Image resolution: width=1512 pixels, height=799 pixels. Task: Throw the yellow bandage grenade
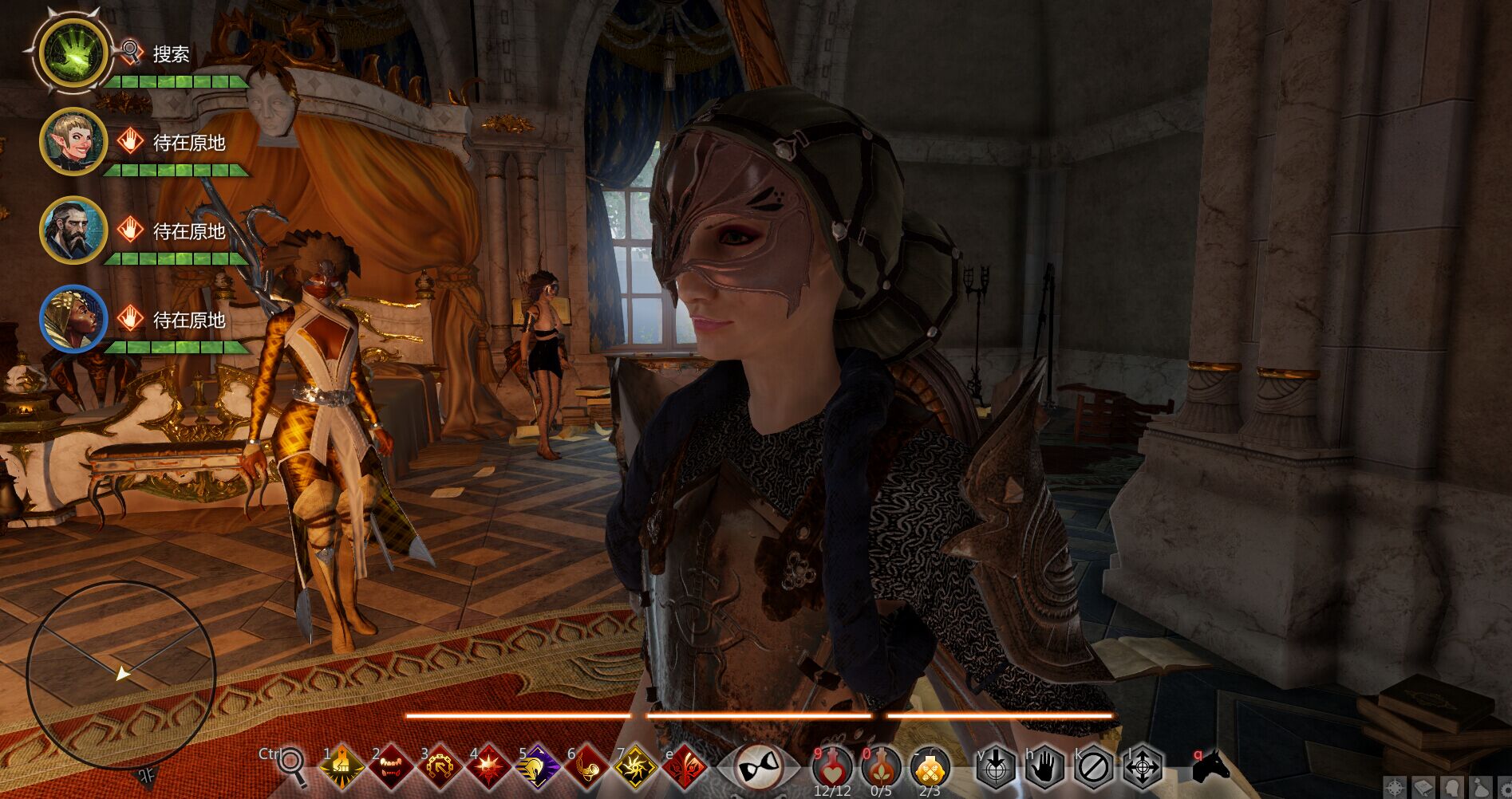(x=930, y=768)
